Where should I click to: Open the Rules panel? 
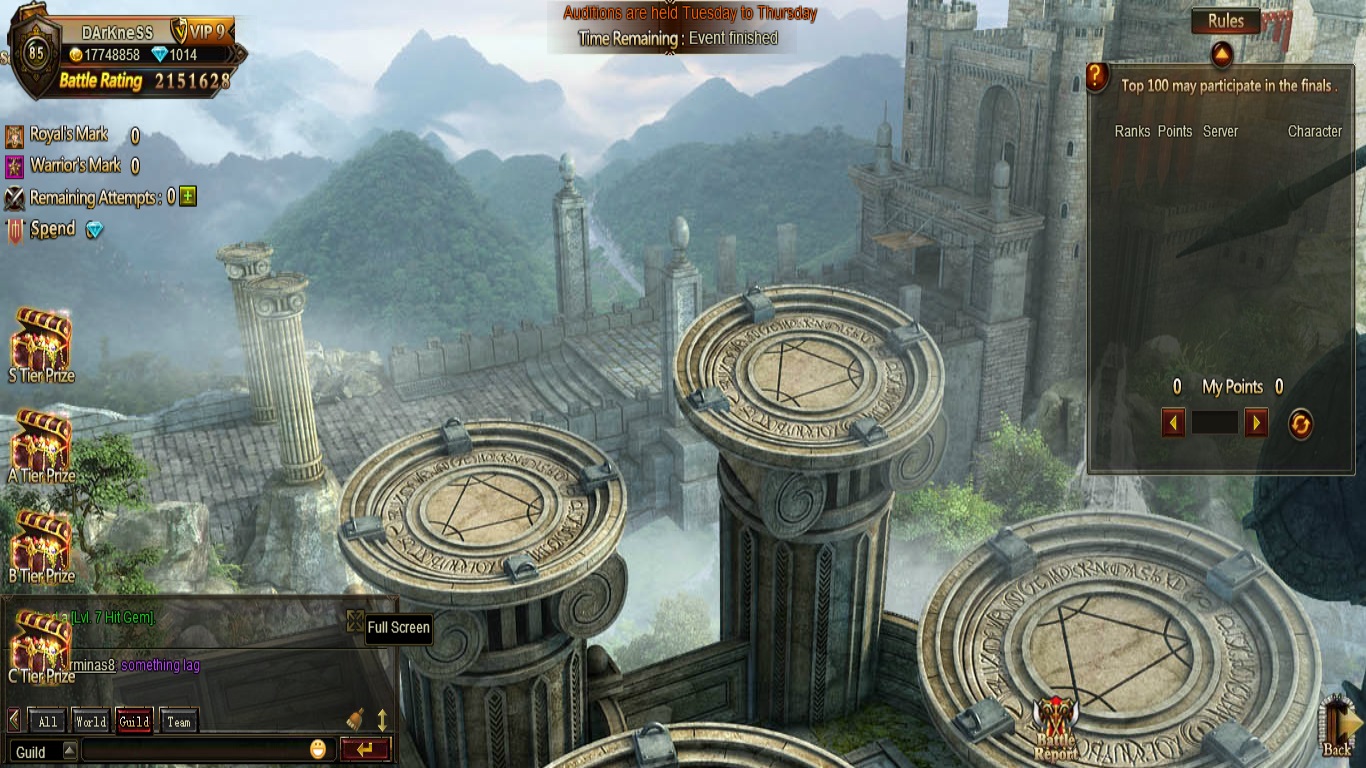point(1225,21)
